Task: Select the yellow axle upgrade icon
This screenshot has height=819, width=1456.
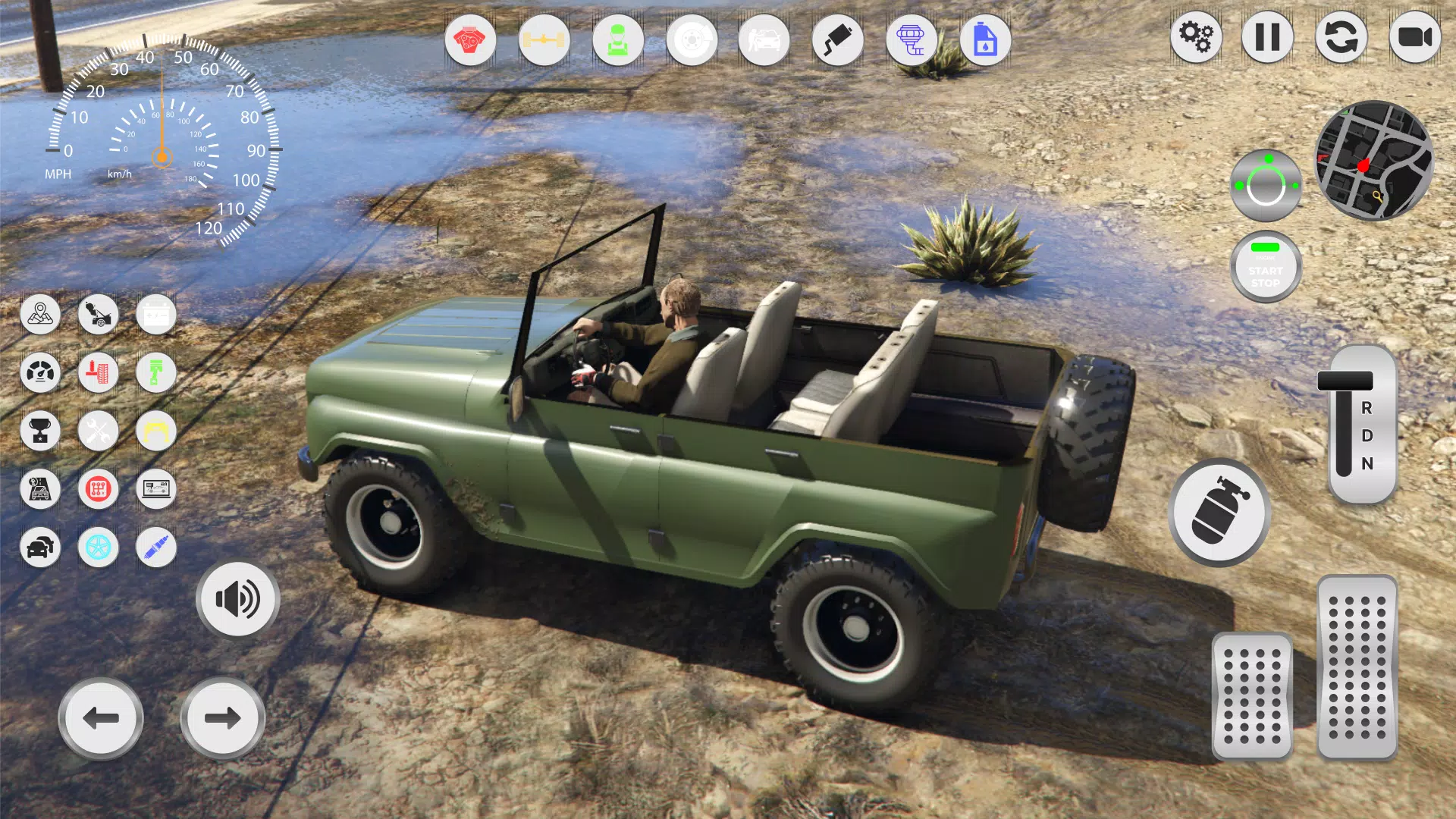Action: click(x=544, y=40)
